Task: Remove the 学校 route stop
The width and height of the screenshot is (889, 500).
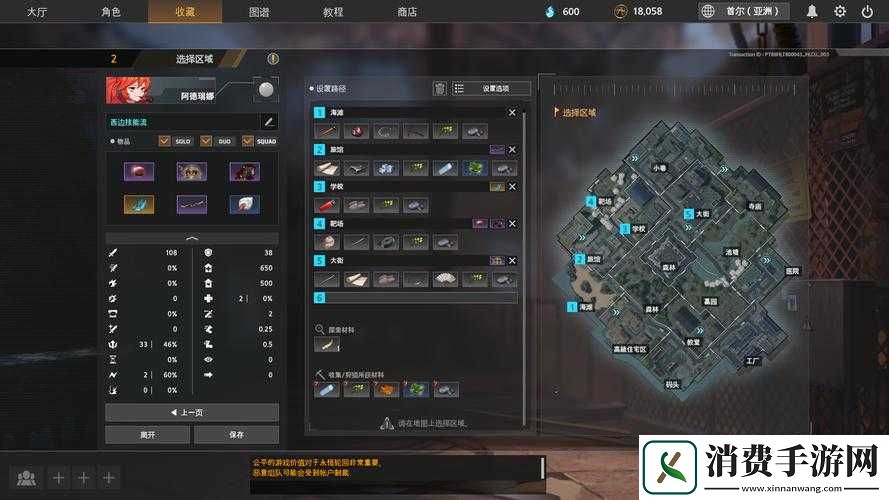Action: [x=512, y=186]
